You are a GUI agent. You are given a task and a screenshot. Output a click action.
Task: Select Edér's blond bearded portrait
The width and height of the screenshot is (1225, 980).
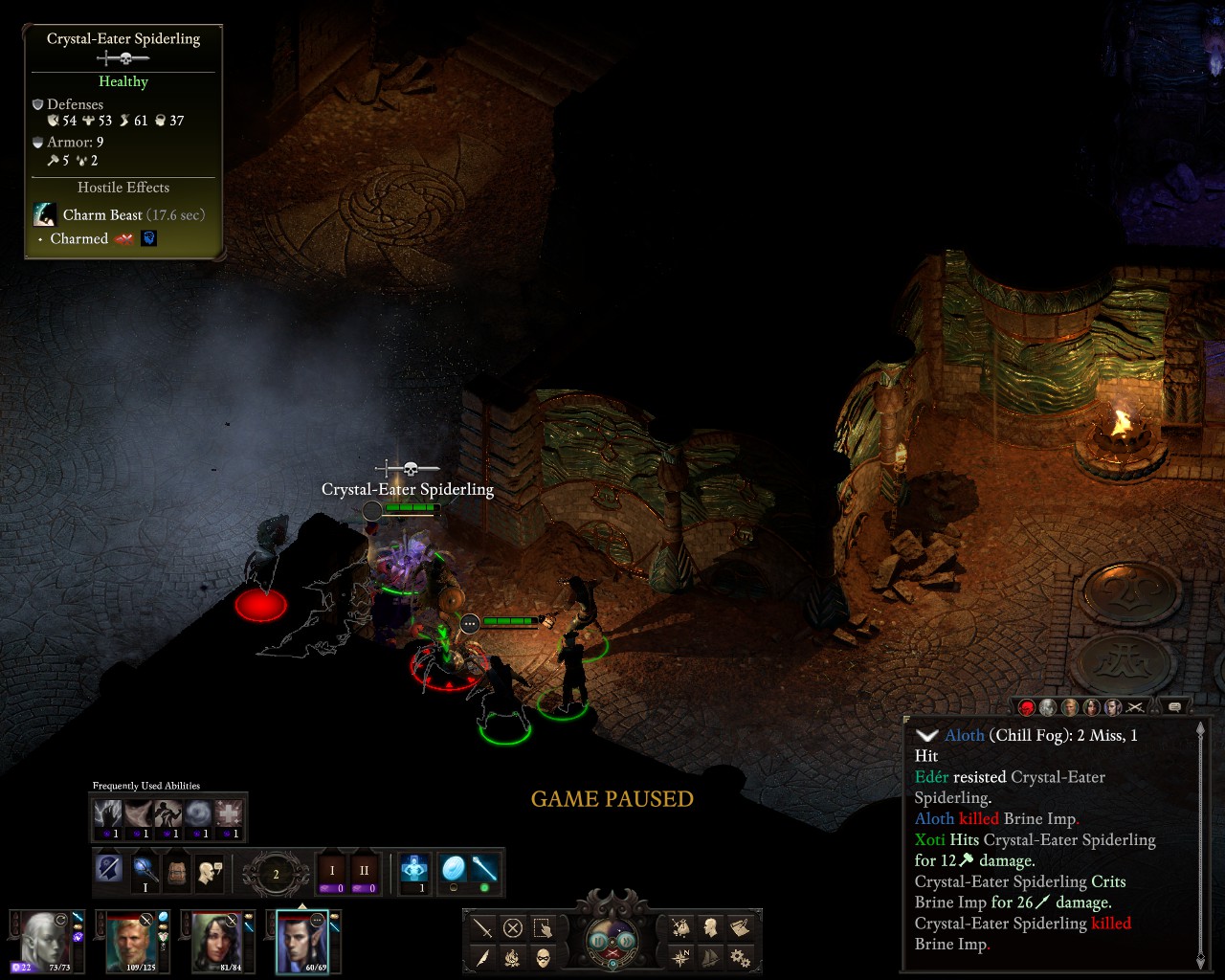tap(132, 940)
